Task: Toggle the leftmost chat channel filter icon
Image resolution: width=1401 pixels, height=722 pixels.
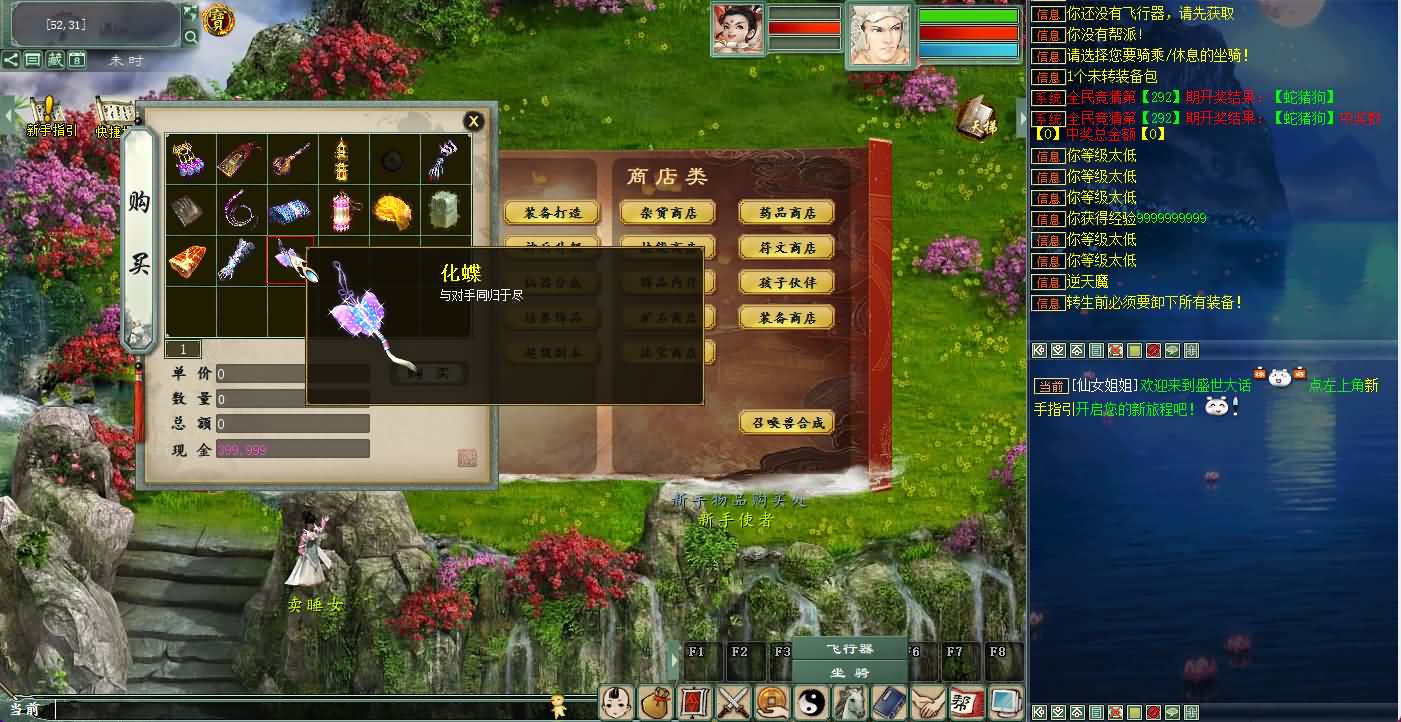Action: tap(1039, 351)
